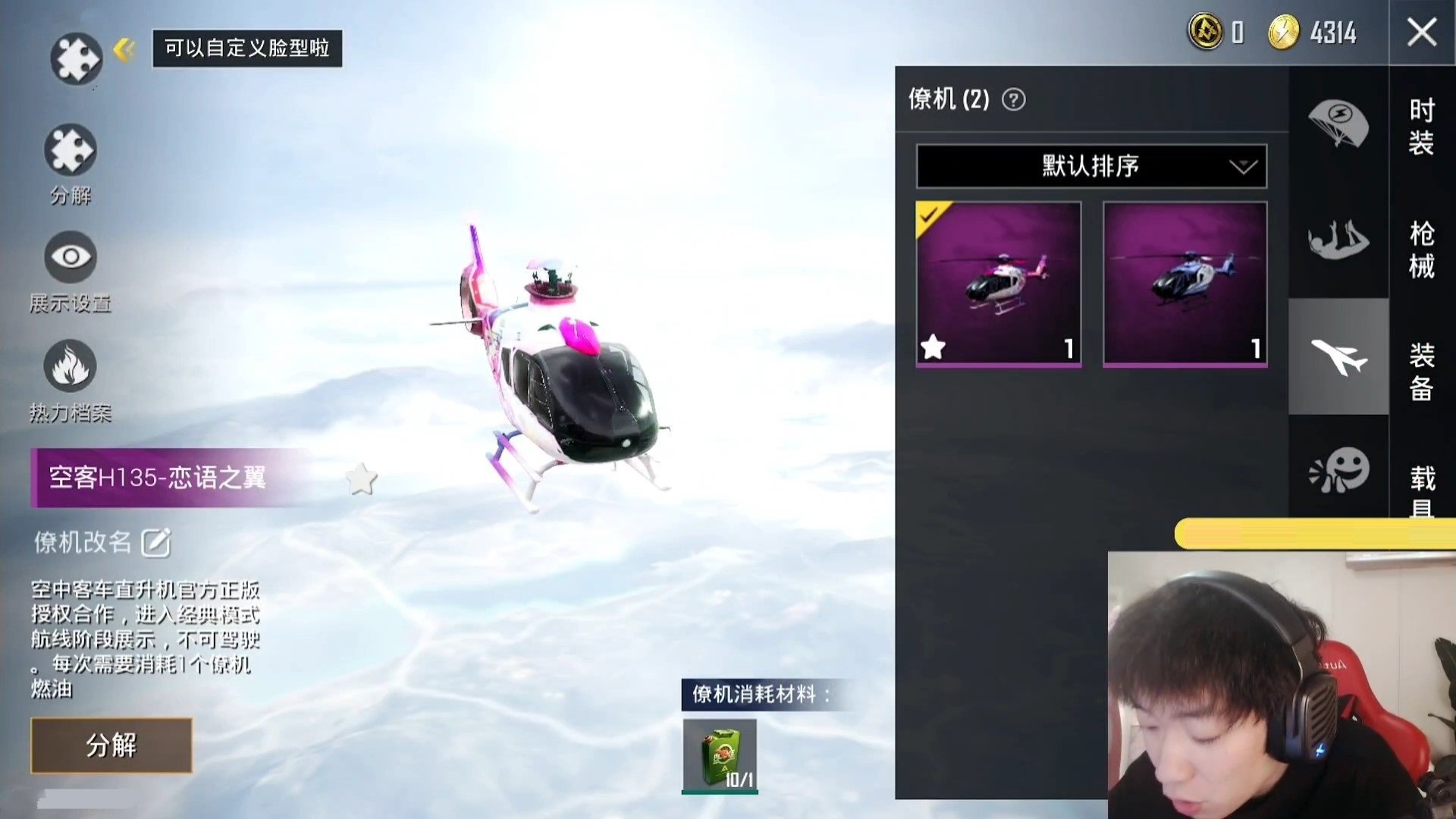Open the 可以自定义脸型啦 notice banner
1456x819 pixels.
pyautogui.click(x=247, y=49)
